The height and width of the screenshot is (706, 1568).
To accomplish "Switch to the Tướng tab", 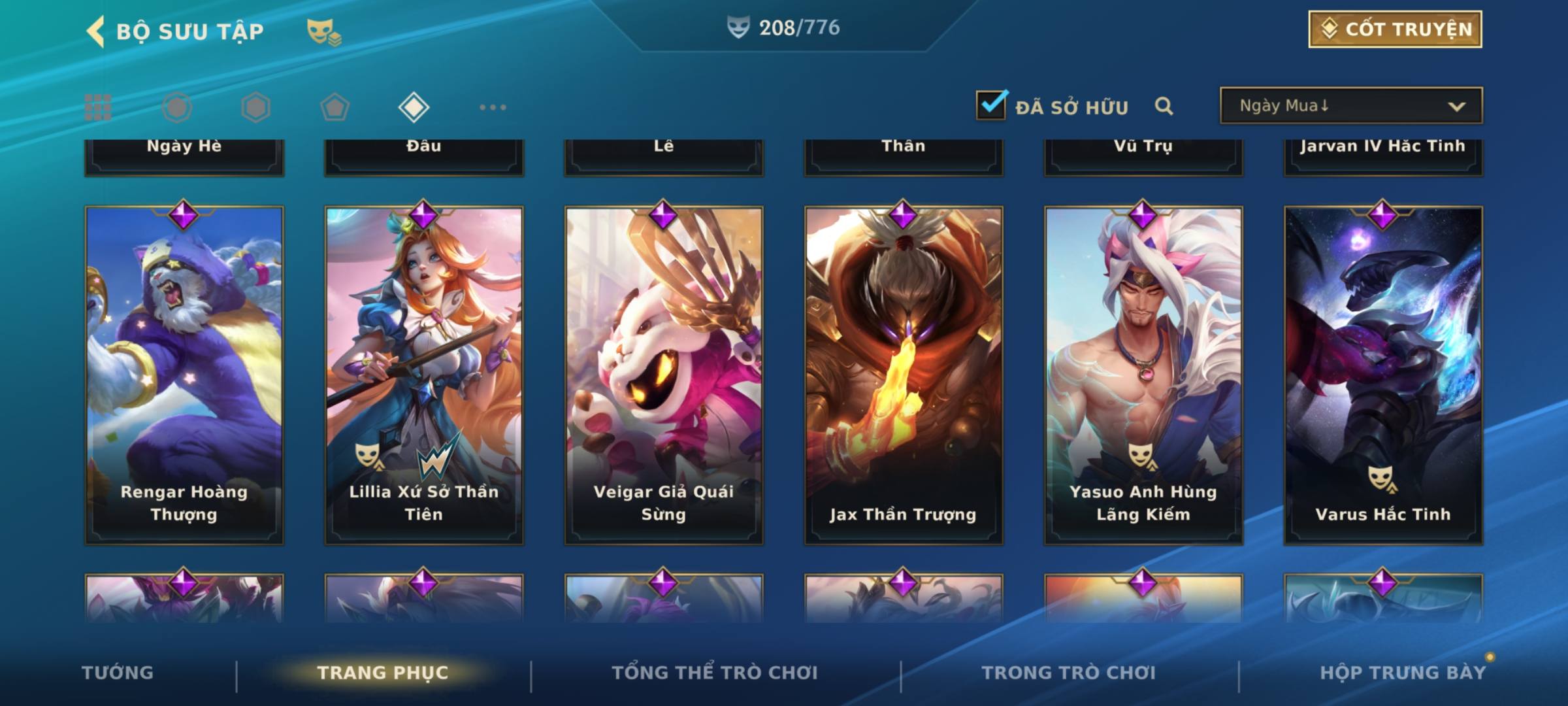I will [118, 673].
